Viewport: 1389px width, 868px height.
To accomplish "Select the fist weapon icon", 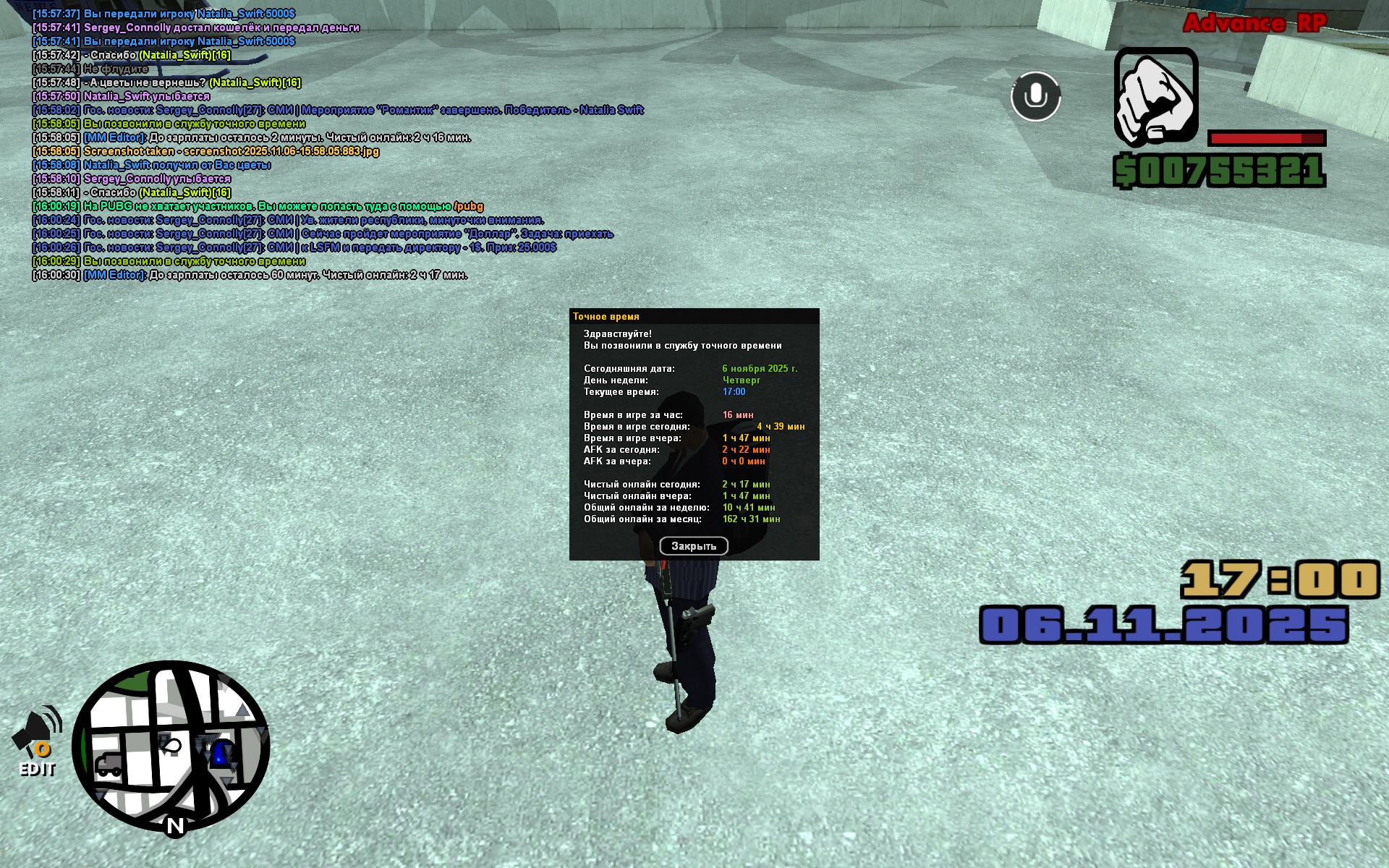I will (1155, 96).
